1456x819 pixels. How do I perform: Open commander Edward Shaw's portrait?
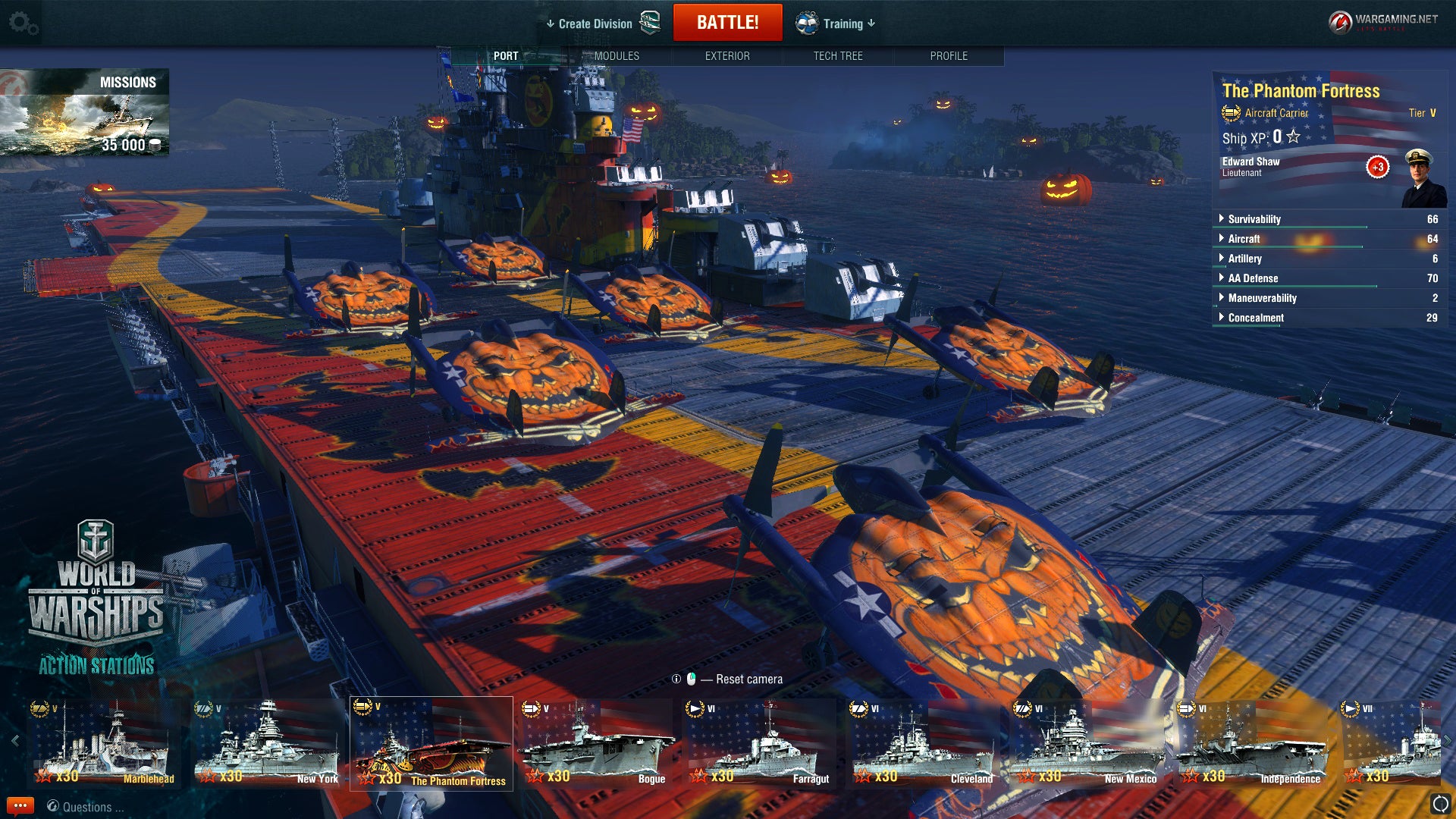pyautogui.click(x=1423, y=179)
